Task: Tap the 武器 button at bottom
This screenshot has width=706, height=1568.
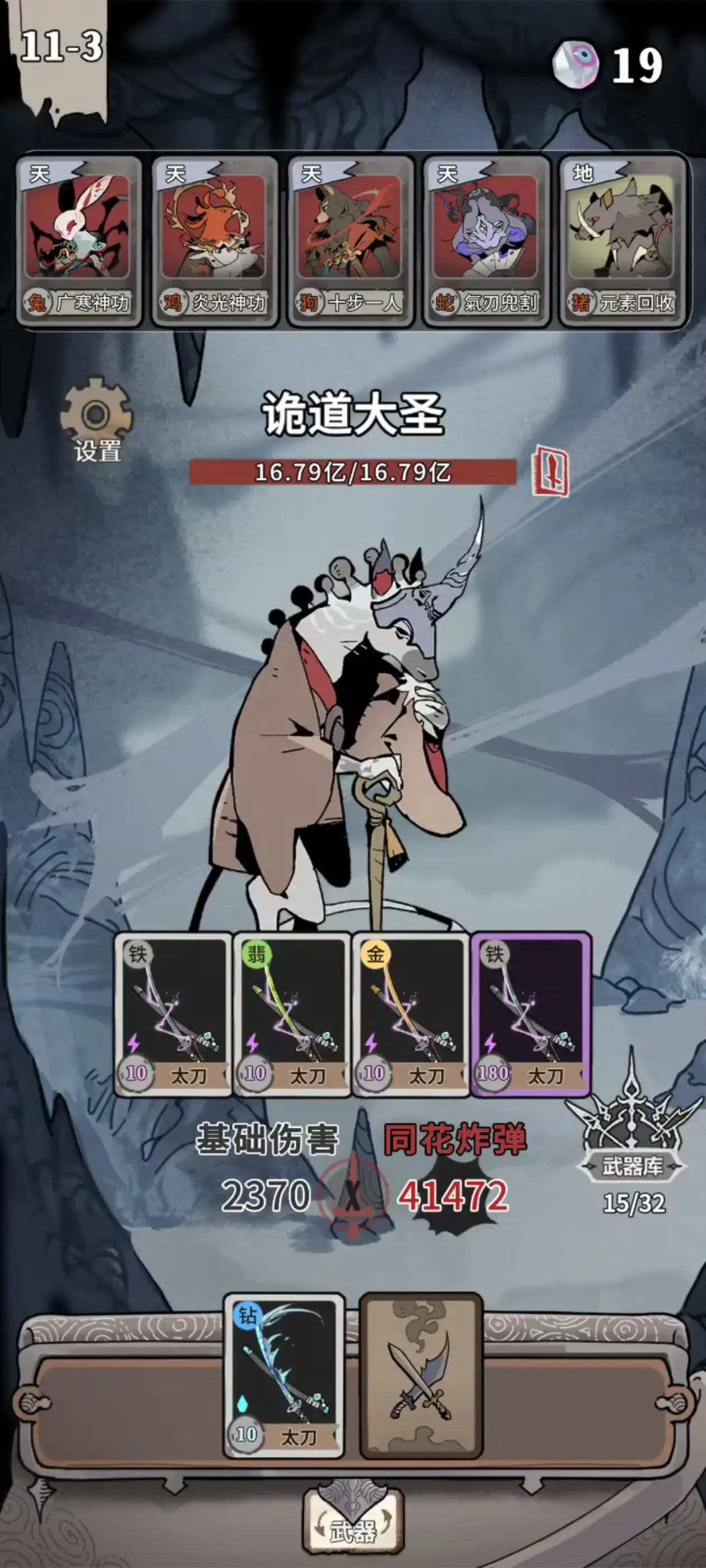Action: 352,1528
